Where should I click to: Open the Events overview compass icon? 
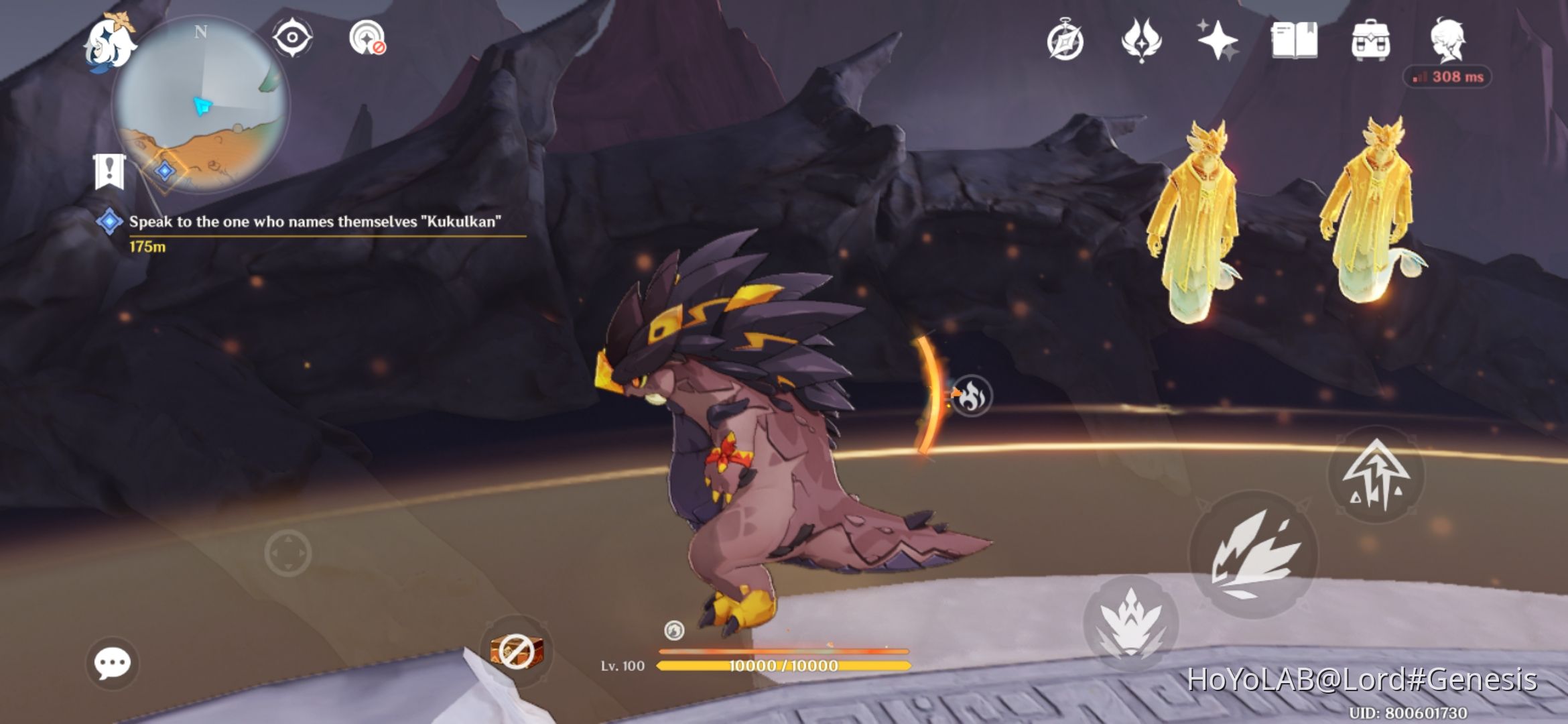click(1065, 42)
